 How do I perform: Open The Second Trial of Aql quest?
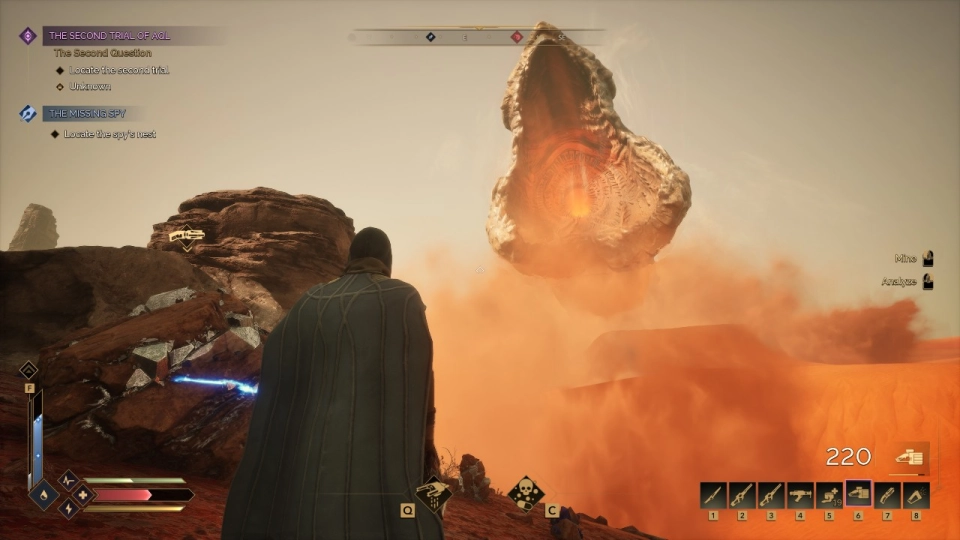pyautogui.click(x=110, y=36)
